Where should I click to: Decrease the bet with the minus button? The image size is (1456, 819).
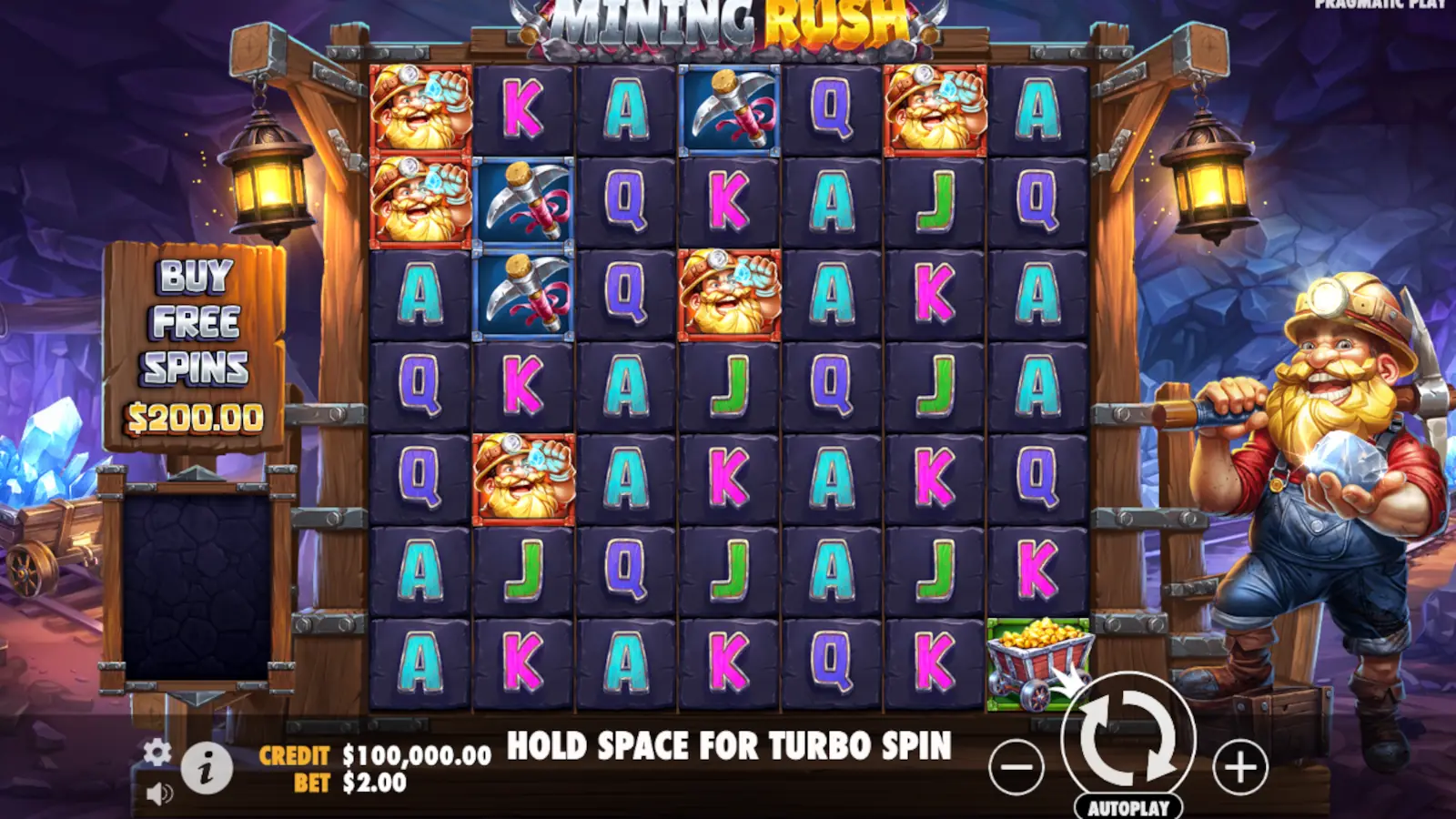(1017, 764)
